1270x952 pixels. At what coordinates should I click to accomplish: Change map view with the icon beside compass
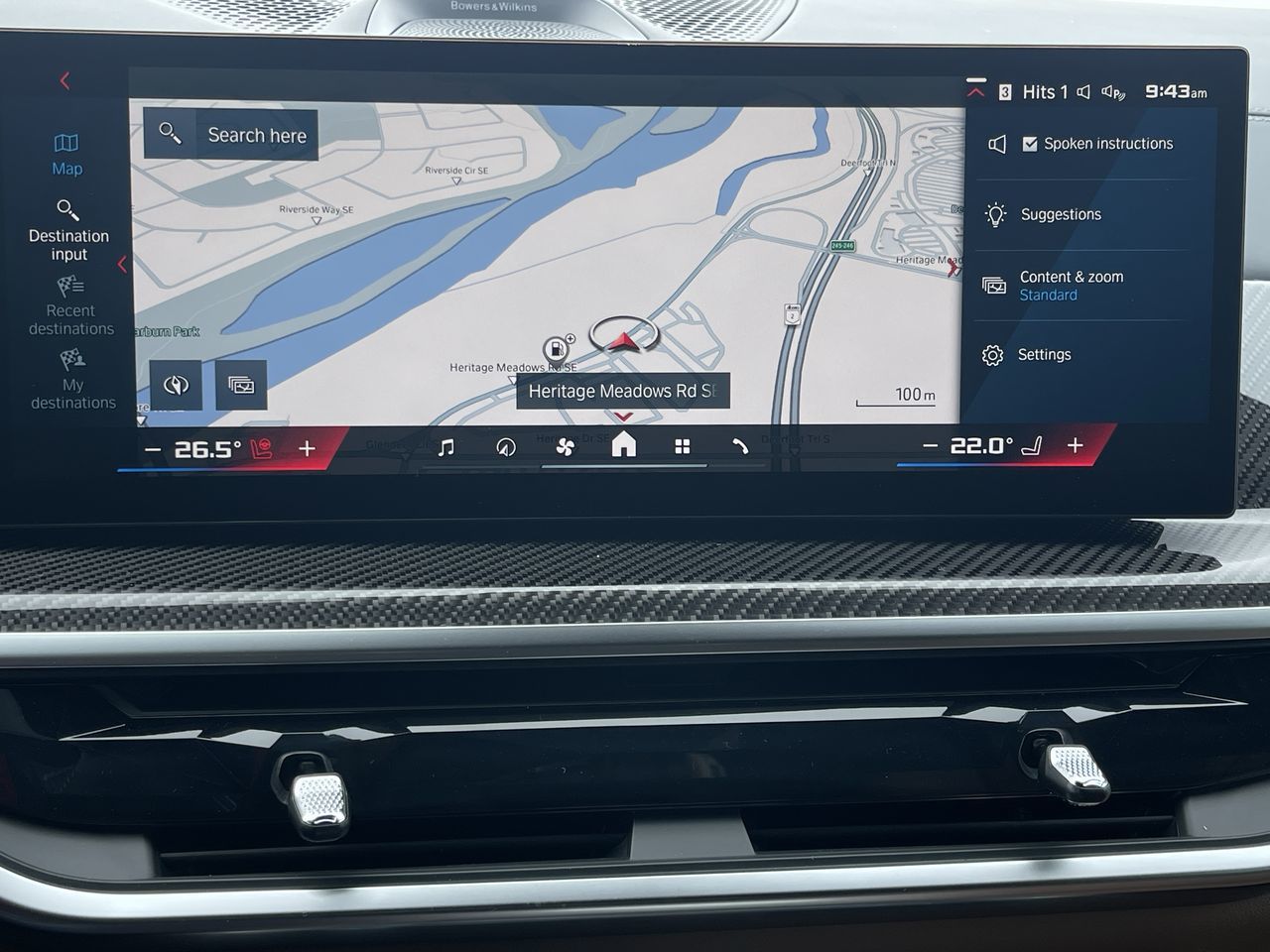(241, 385)
